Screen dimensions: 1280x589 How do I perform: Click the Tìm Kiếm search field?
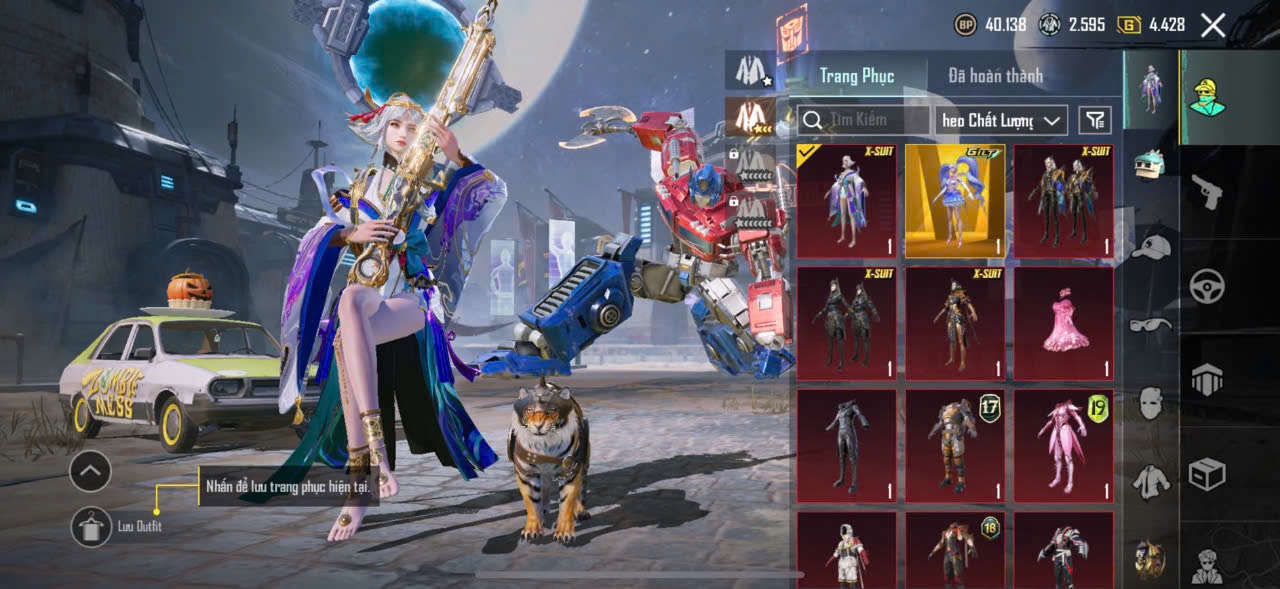[866, 120]
